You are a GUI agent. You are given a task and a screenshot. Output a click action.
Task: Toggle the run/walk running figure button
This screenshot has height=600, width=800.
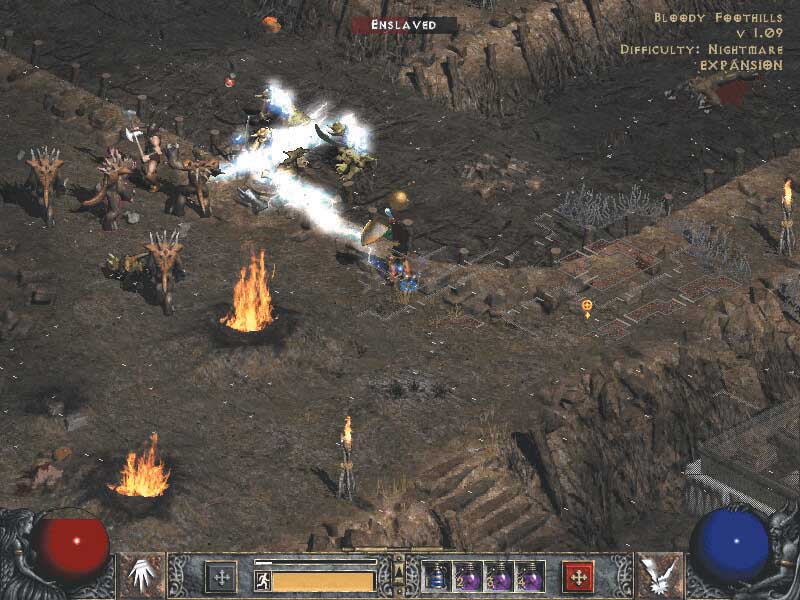coord(263,580)
